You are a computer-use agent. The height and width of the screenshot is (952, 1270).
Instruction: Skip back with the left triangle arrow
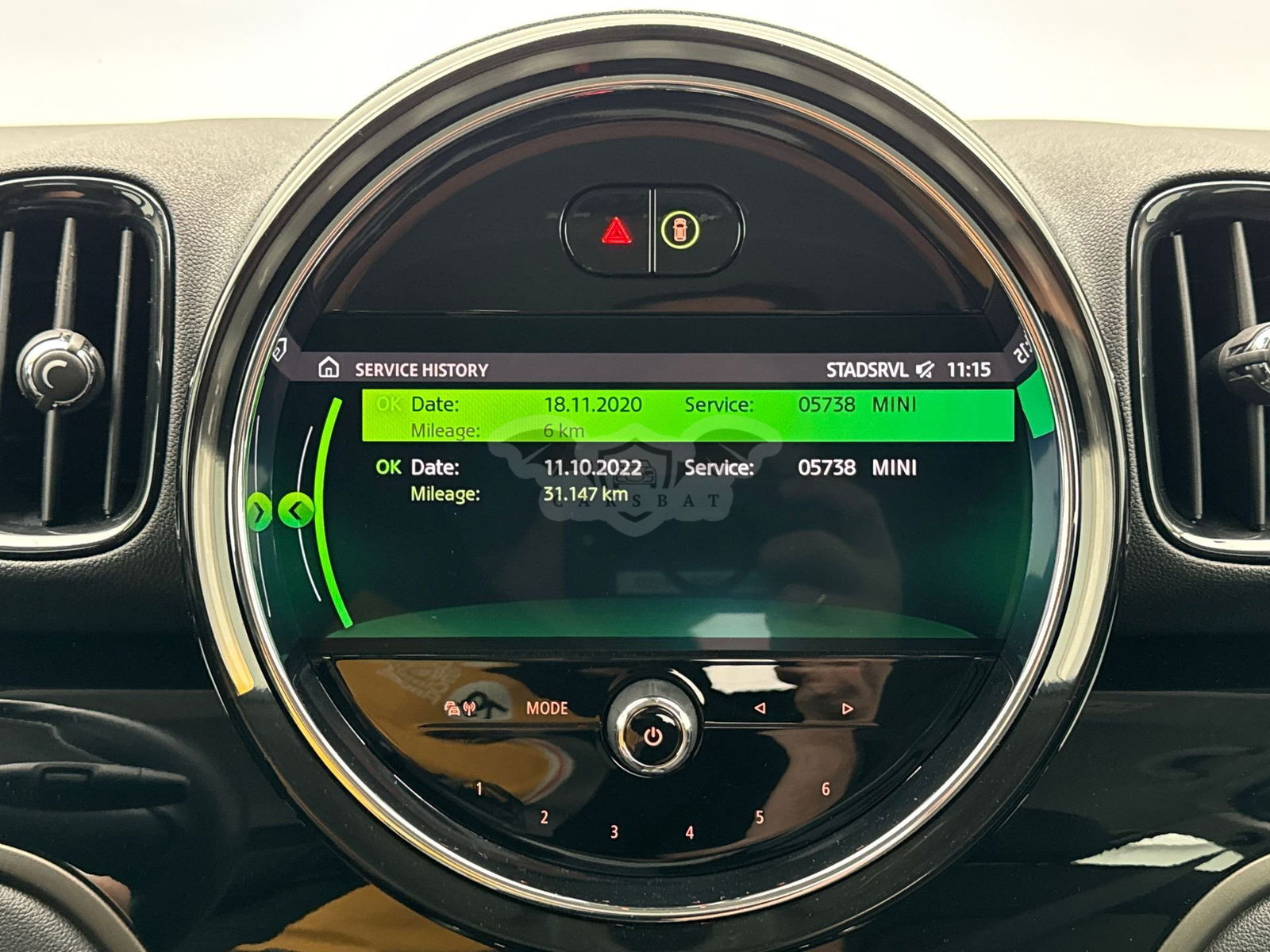click(760, 708)
